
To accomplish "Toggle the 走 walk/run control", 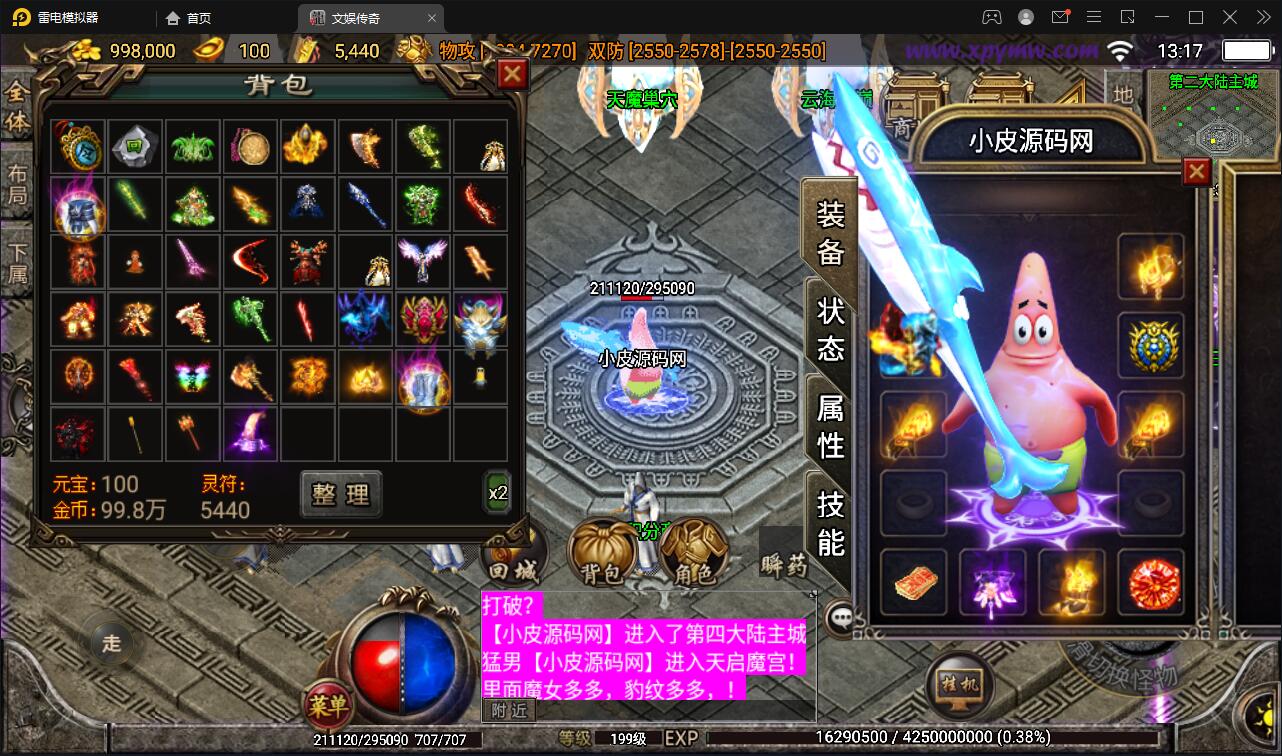I will (x=110, y=644).
